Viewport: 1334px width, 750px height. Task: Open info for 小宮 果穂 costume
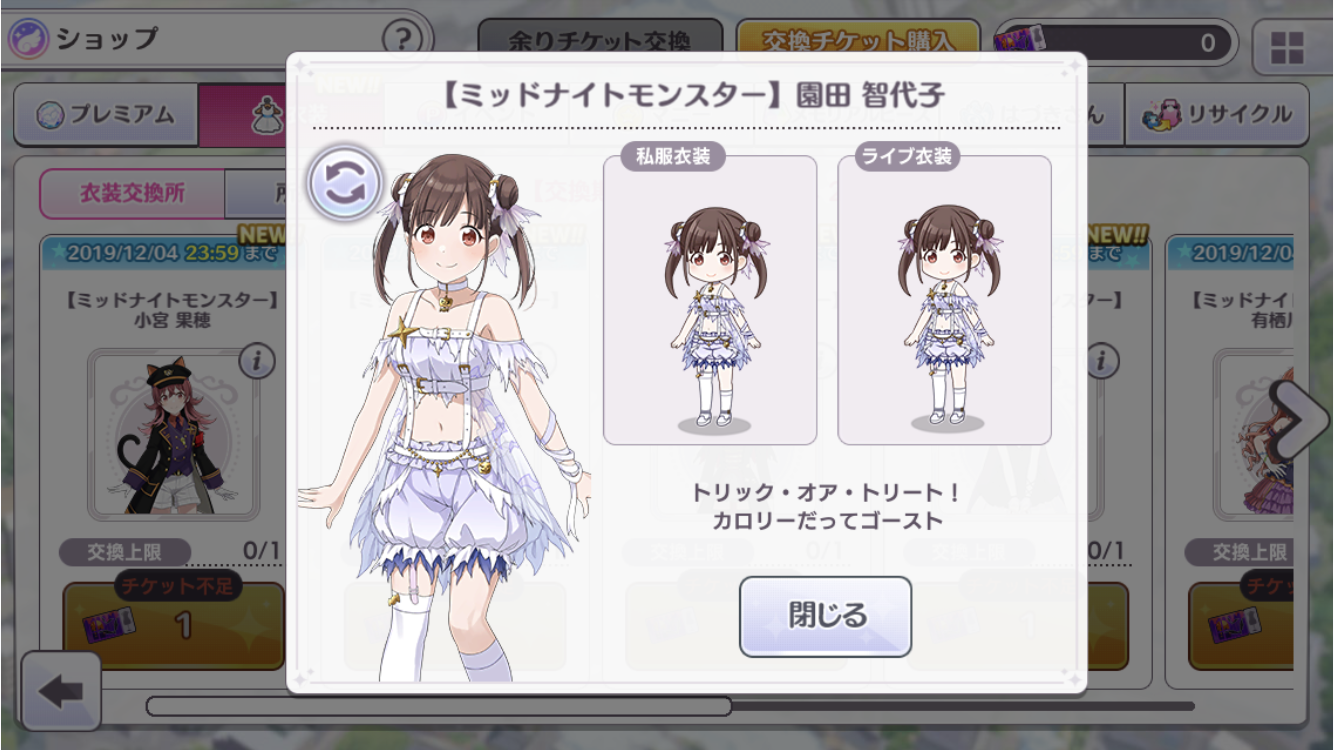(x=257, y=362)
